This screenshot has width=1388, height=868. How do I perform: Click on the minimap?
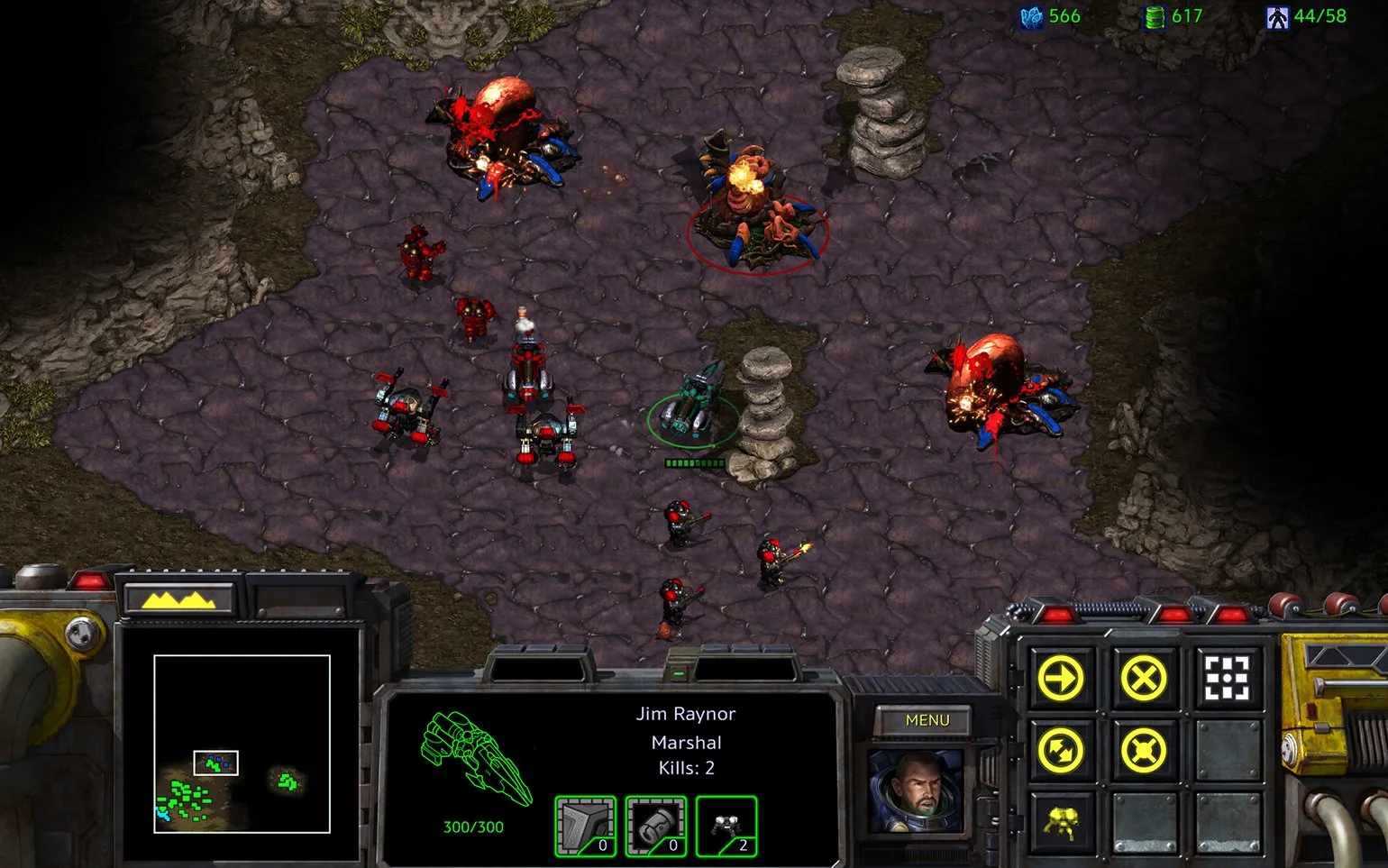pos(242,744)
